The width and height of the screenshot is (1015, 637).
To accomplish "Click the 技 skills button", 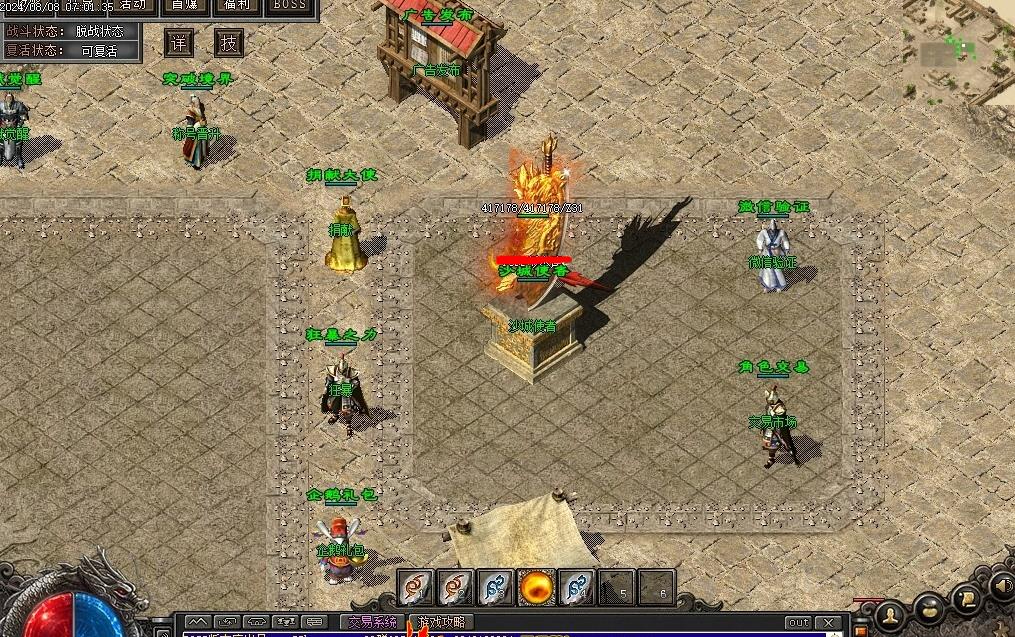I will tap(229, 43).
